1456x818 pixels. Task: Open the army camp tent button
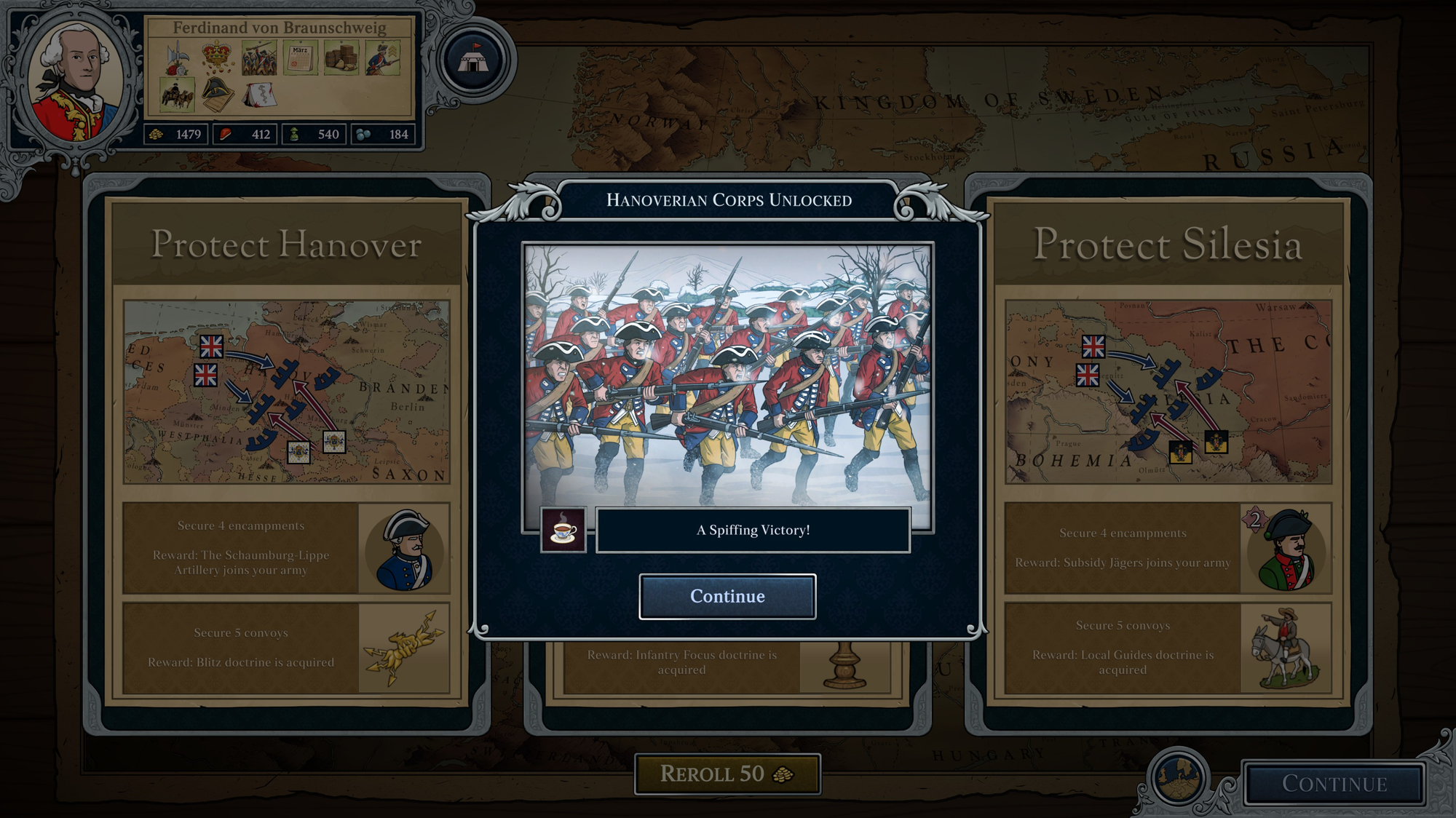[474, 60]
